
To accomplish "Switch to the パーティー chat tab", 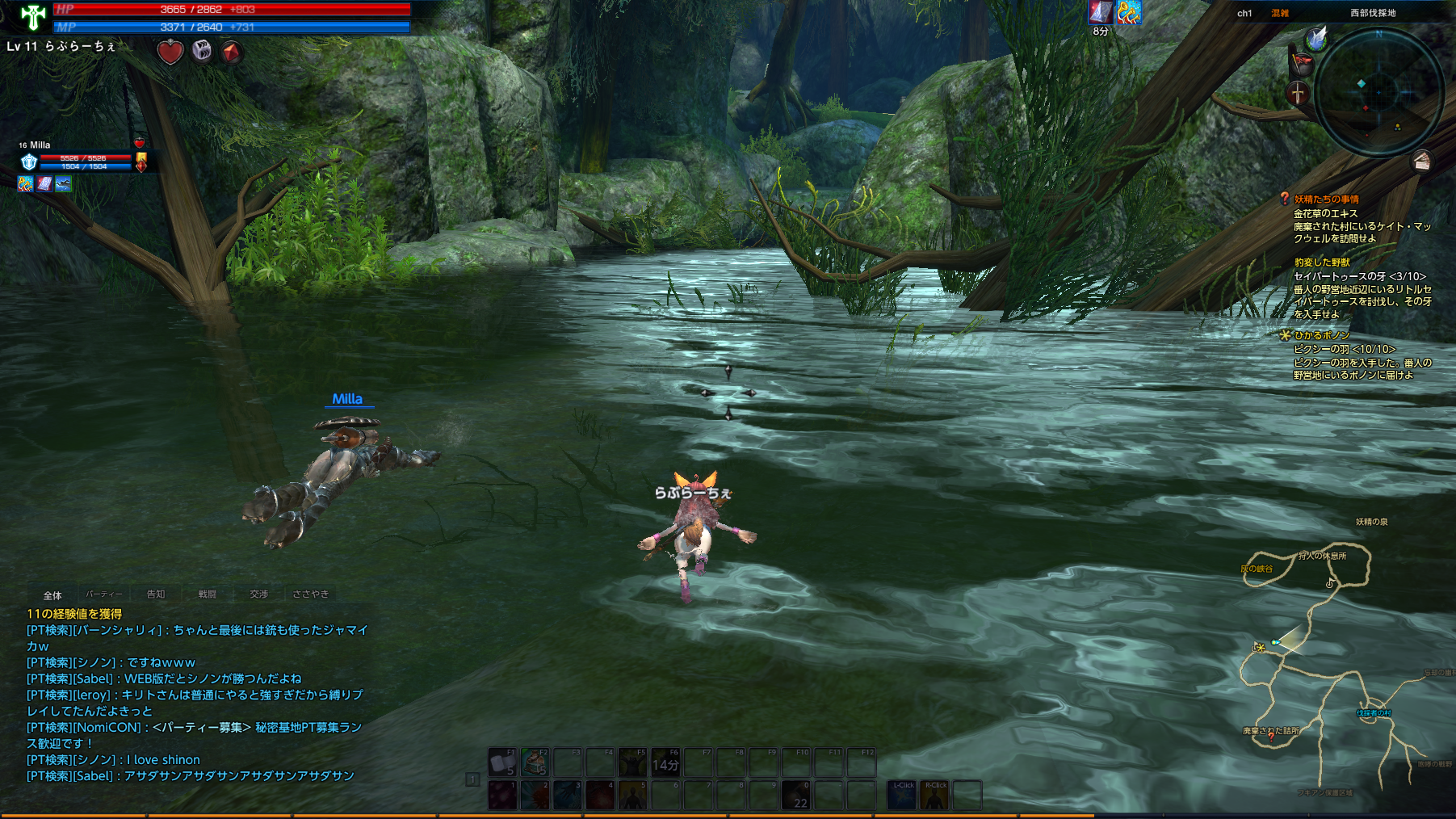I will [104, 594].
